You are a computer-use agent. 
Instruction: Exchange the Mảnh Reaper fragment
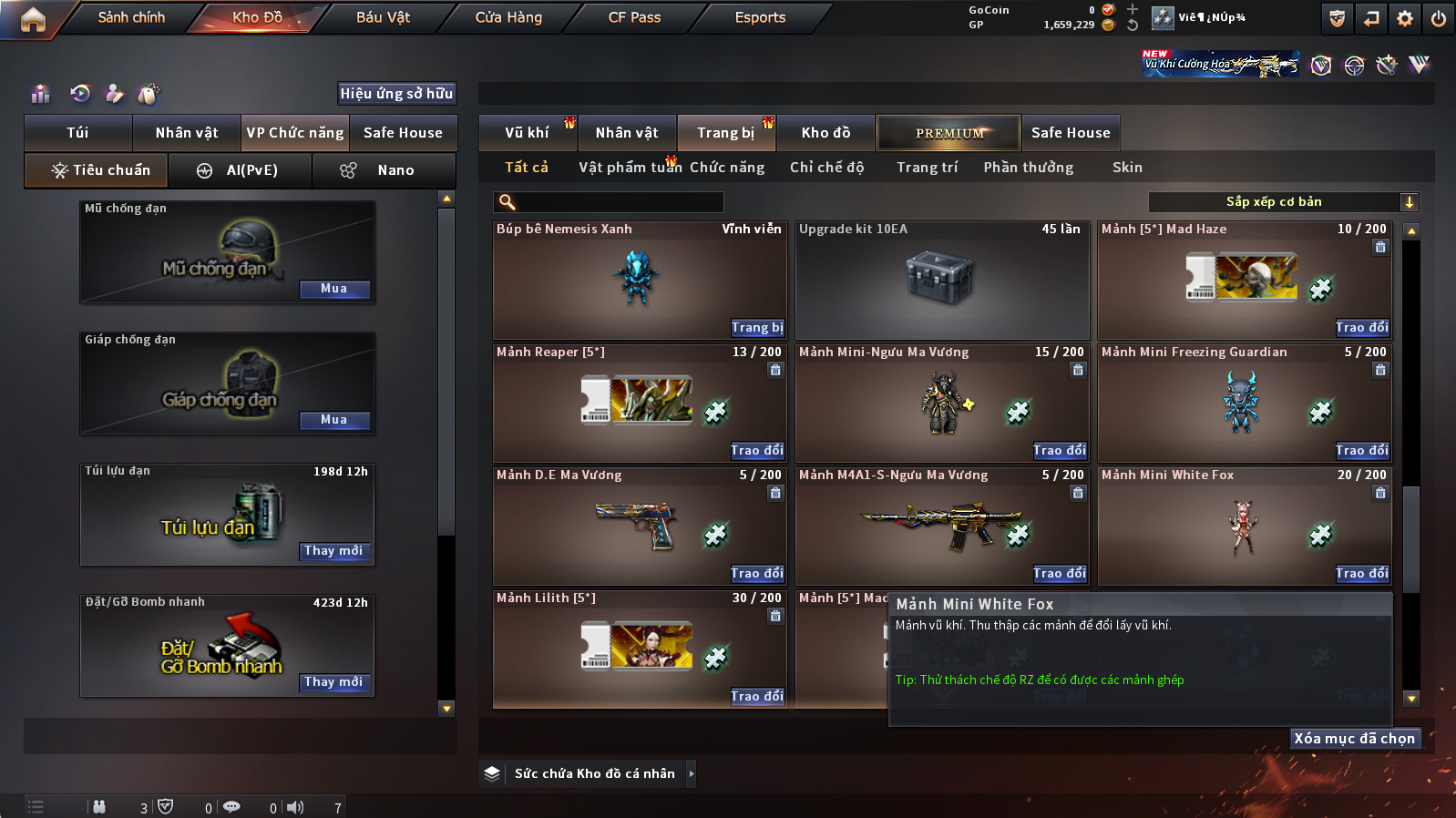(x=757, y=451)
